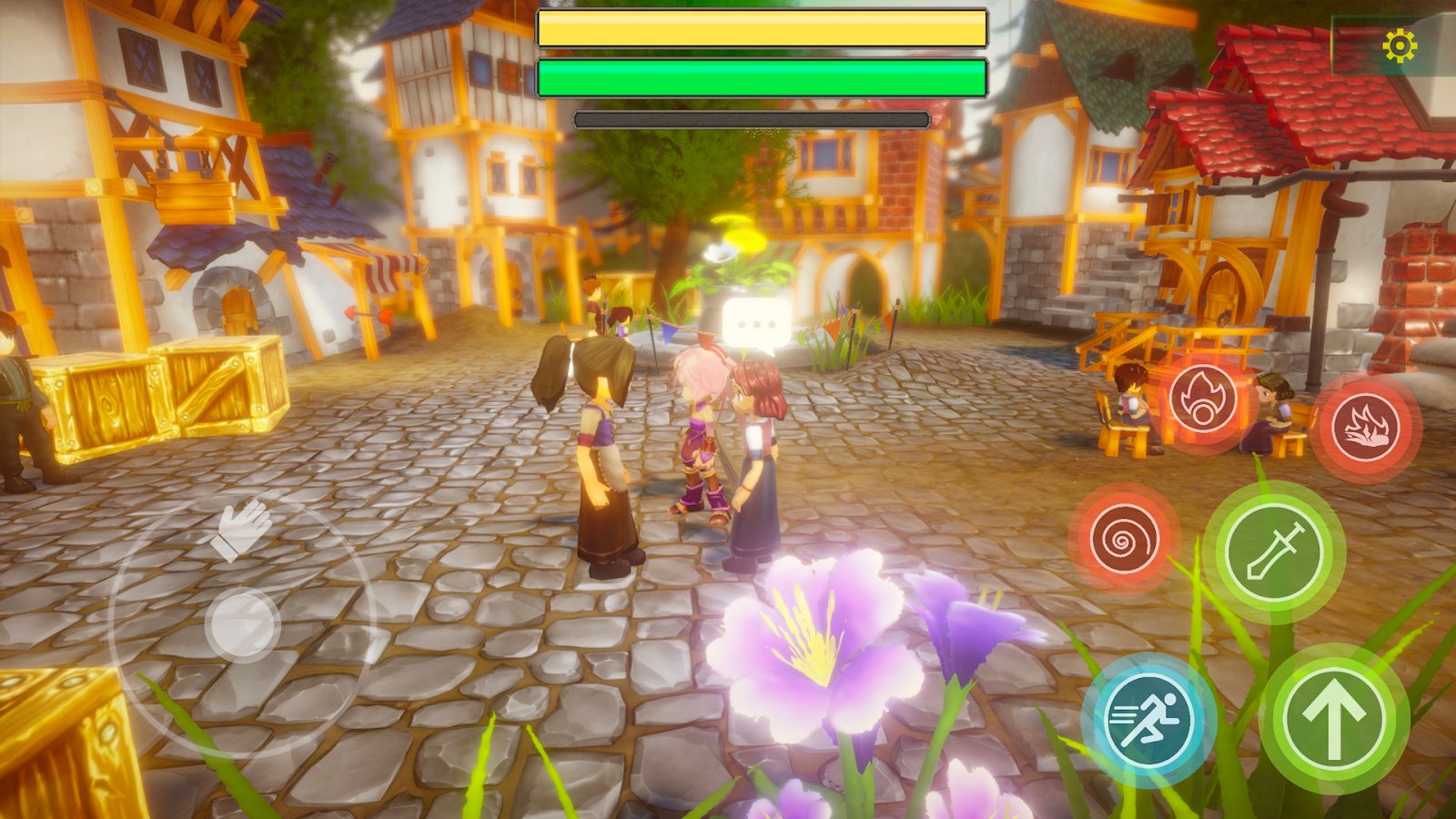Trigger the blue sprint runner button
The height and width of the screenshot is (819, 1456).
click(x=1148, y=720)
